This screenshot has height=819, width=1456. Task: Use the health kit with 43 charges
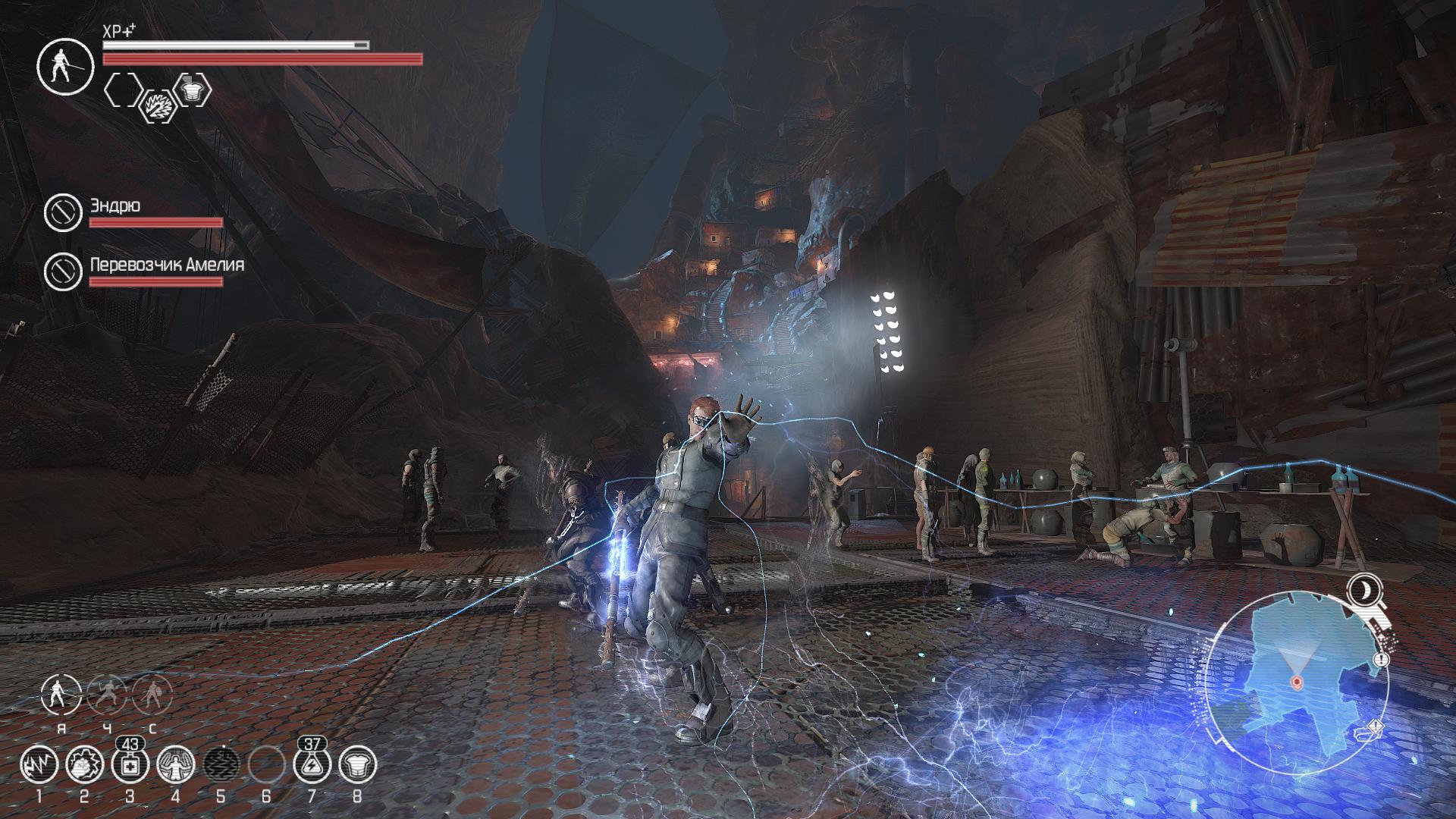(x=129, y=764)
